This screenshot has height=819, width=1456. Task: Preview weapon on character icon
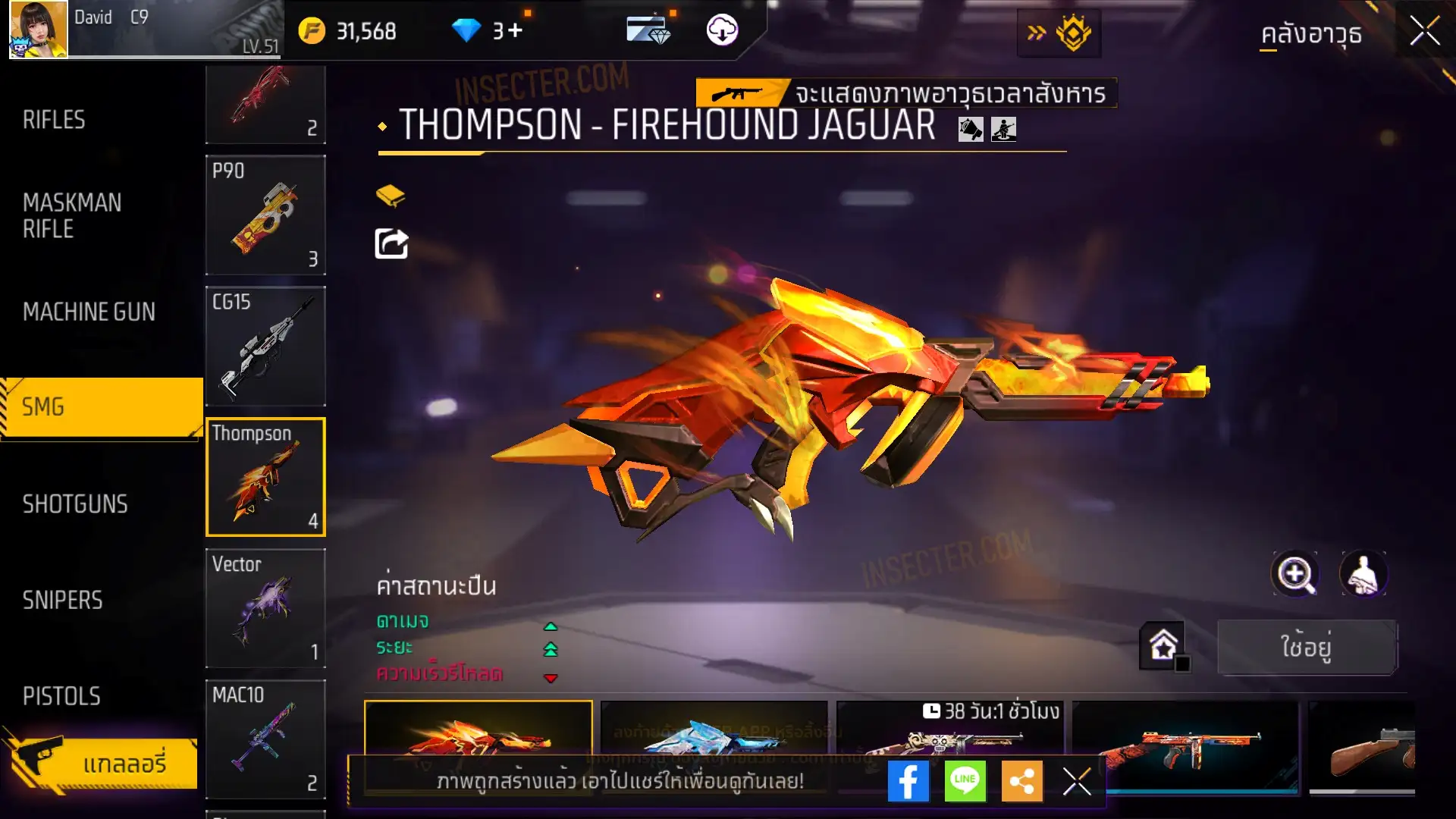click(1363, 574)
